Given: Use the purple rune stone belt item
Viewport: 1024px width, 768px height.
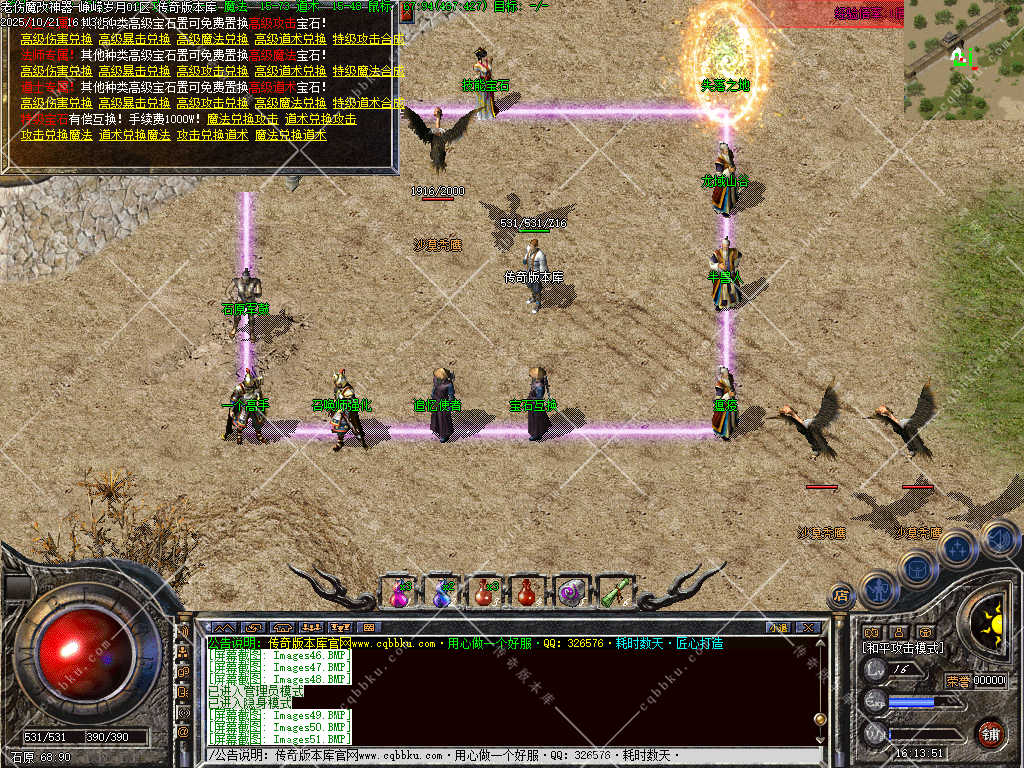Looking at the screenshot, I should (571, 592).
